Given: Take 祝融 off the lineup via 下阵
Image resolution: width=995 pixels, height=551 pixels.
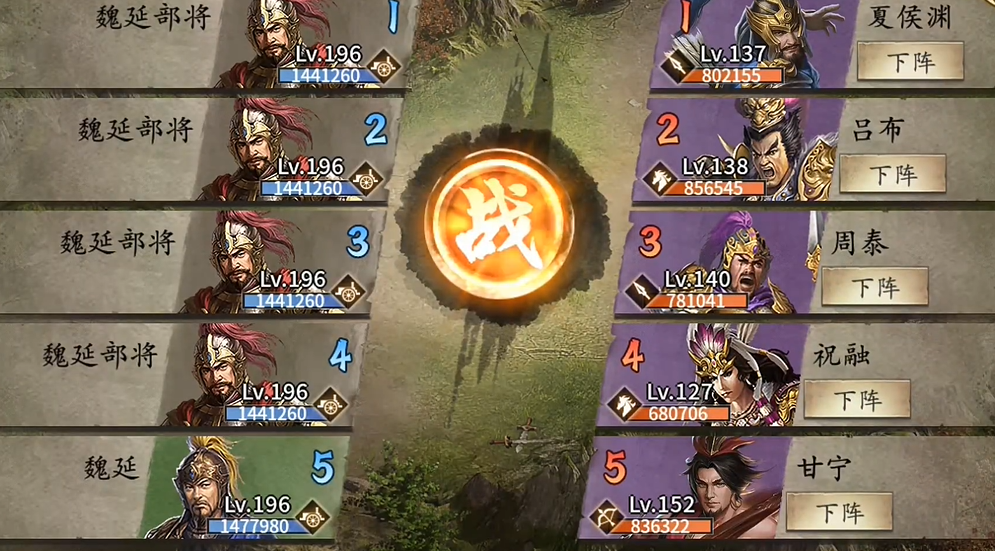Looking at the screenshot, I should [857, 399].
